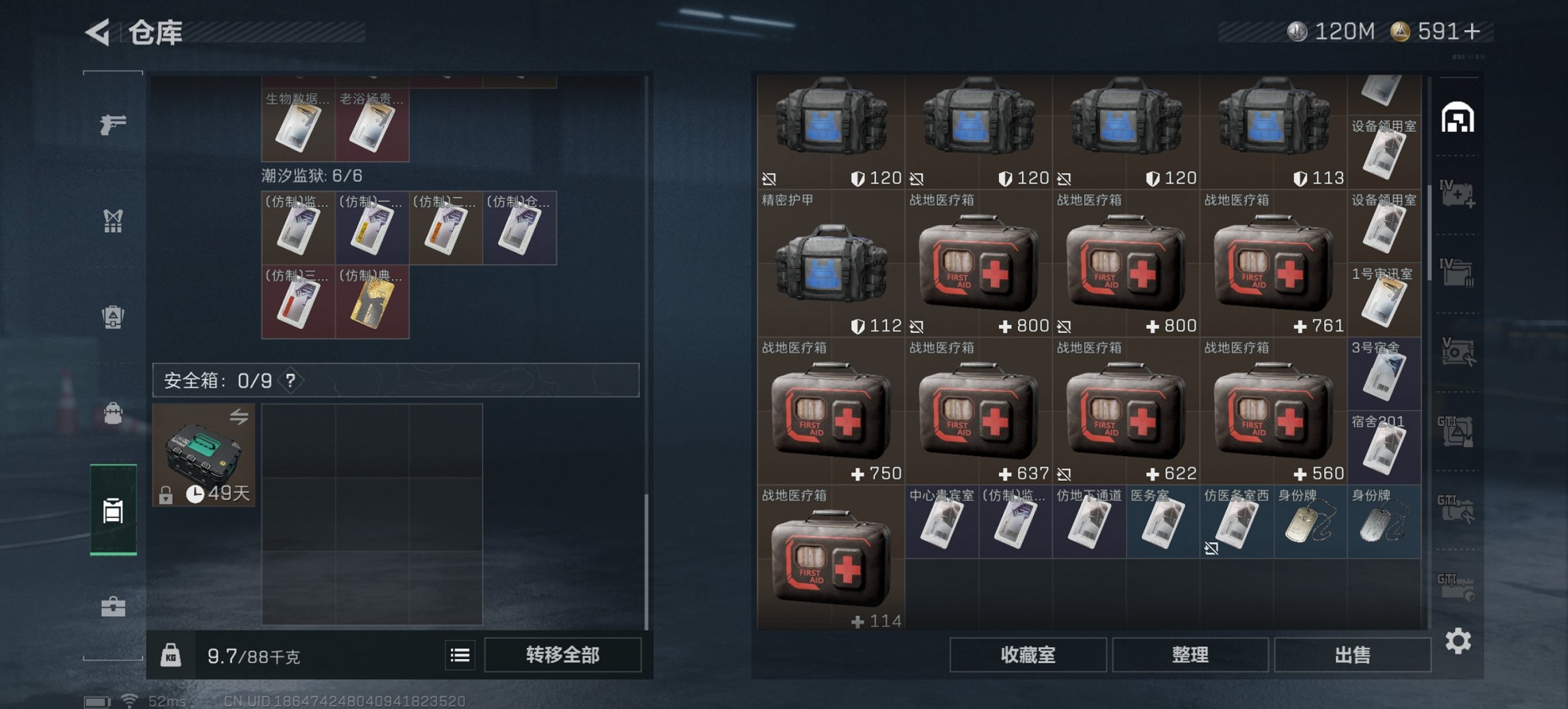The width and height of the screenshot is (1568, 709).
Task: Select the chest rig icon in left sidebar
Action: click(113, 219)
